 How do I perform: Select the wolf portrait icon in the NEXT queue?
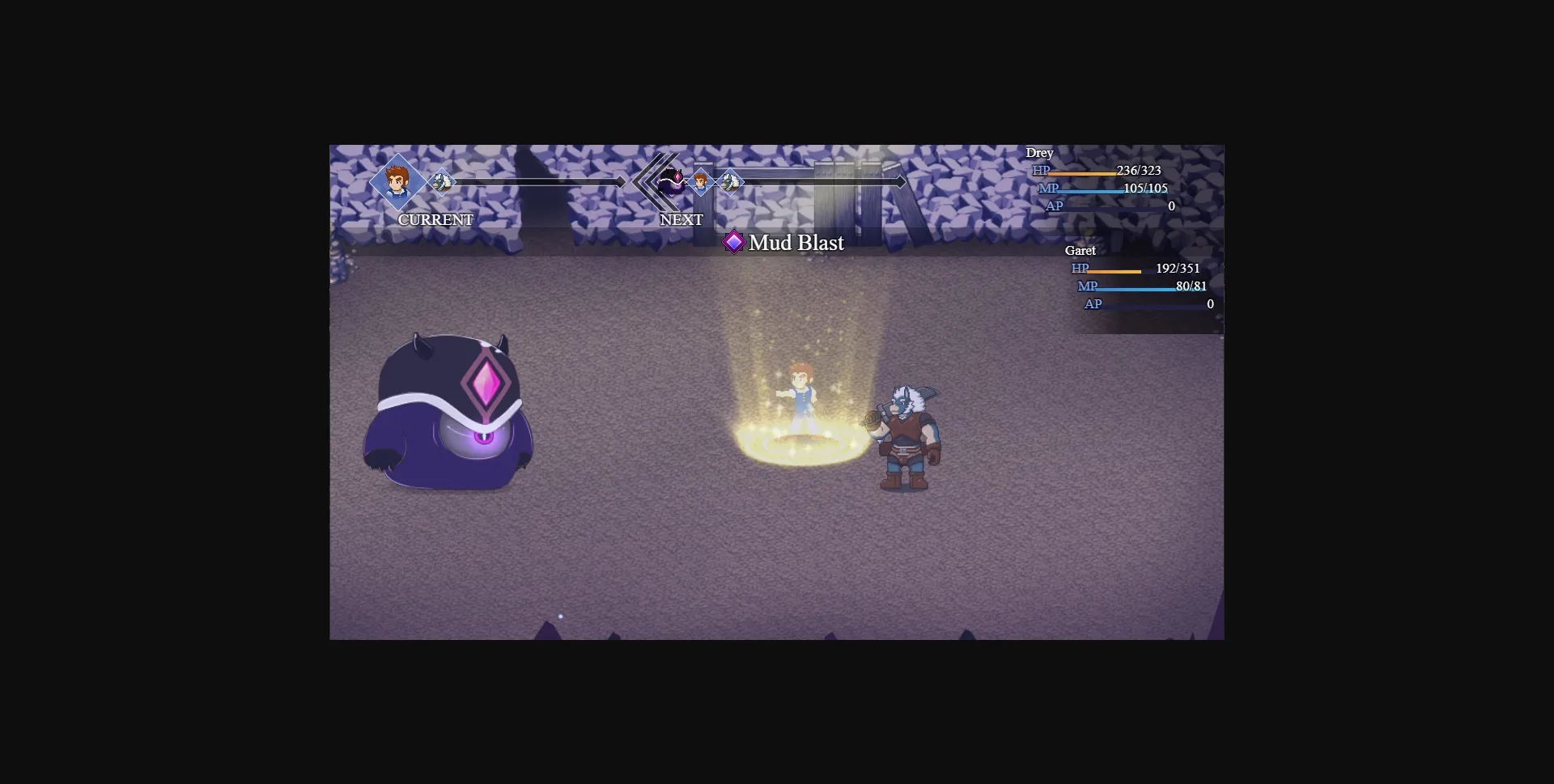(731, 182)
